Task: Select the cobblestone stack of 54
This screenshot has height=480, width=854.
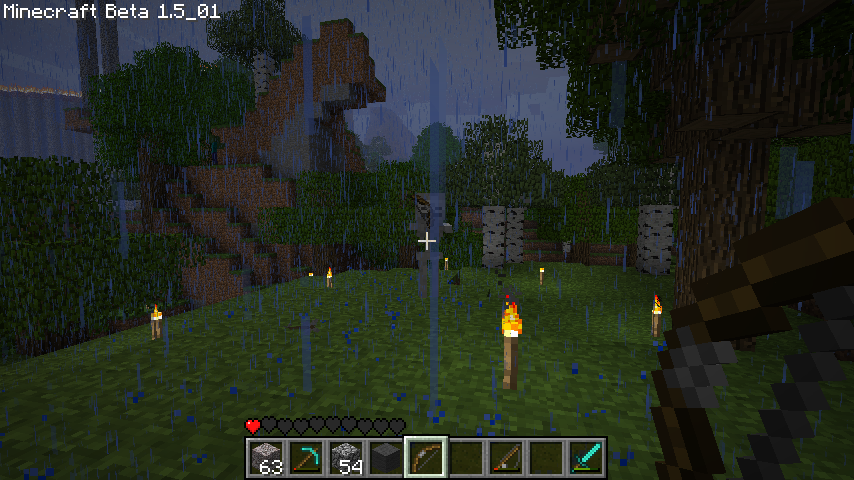Action: (345, 458)
